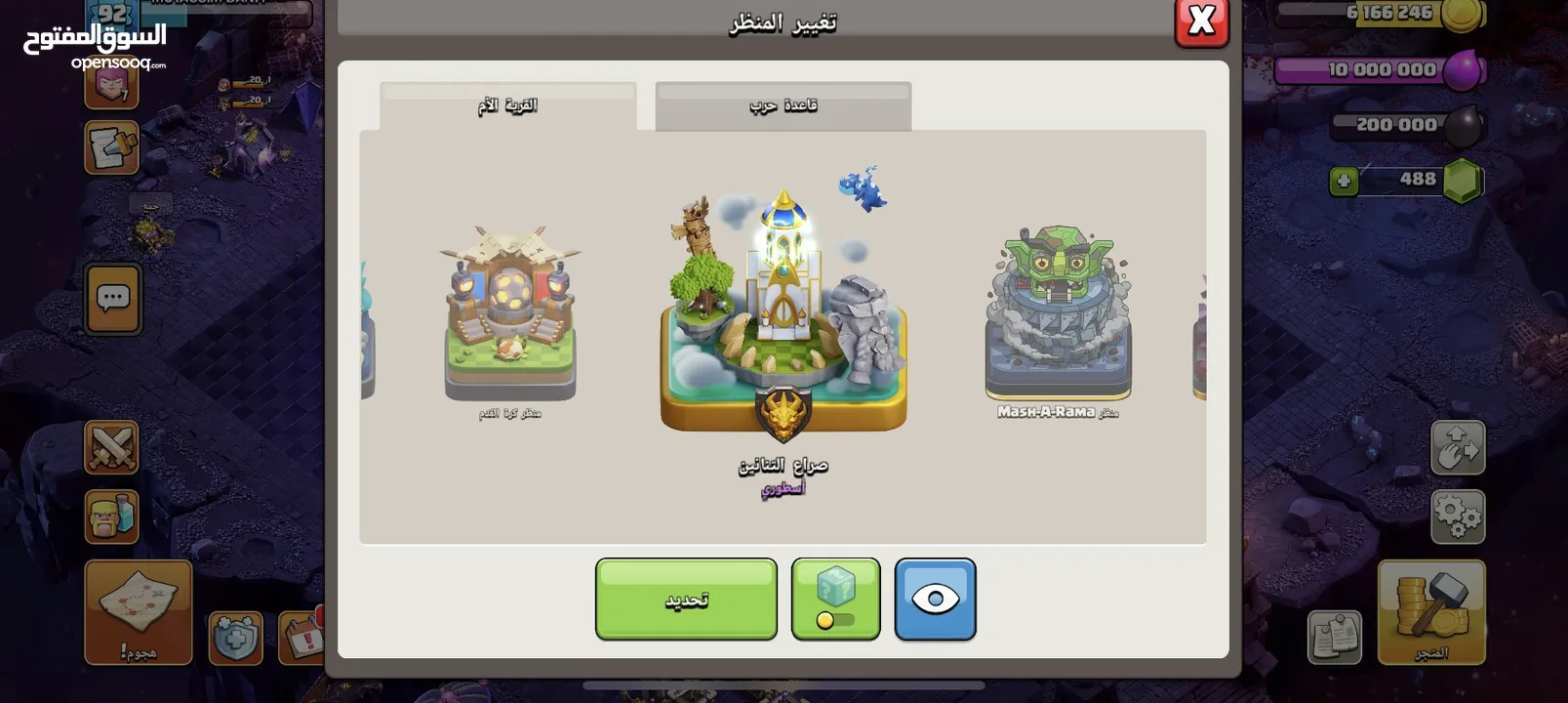Open the layout editor arrows button
Viewport: 1568px width, 703px height.
(1457, 448)
